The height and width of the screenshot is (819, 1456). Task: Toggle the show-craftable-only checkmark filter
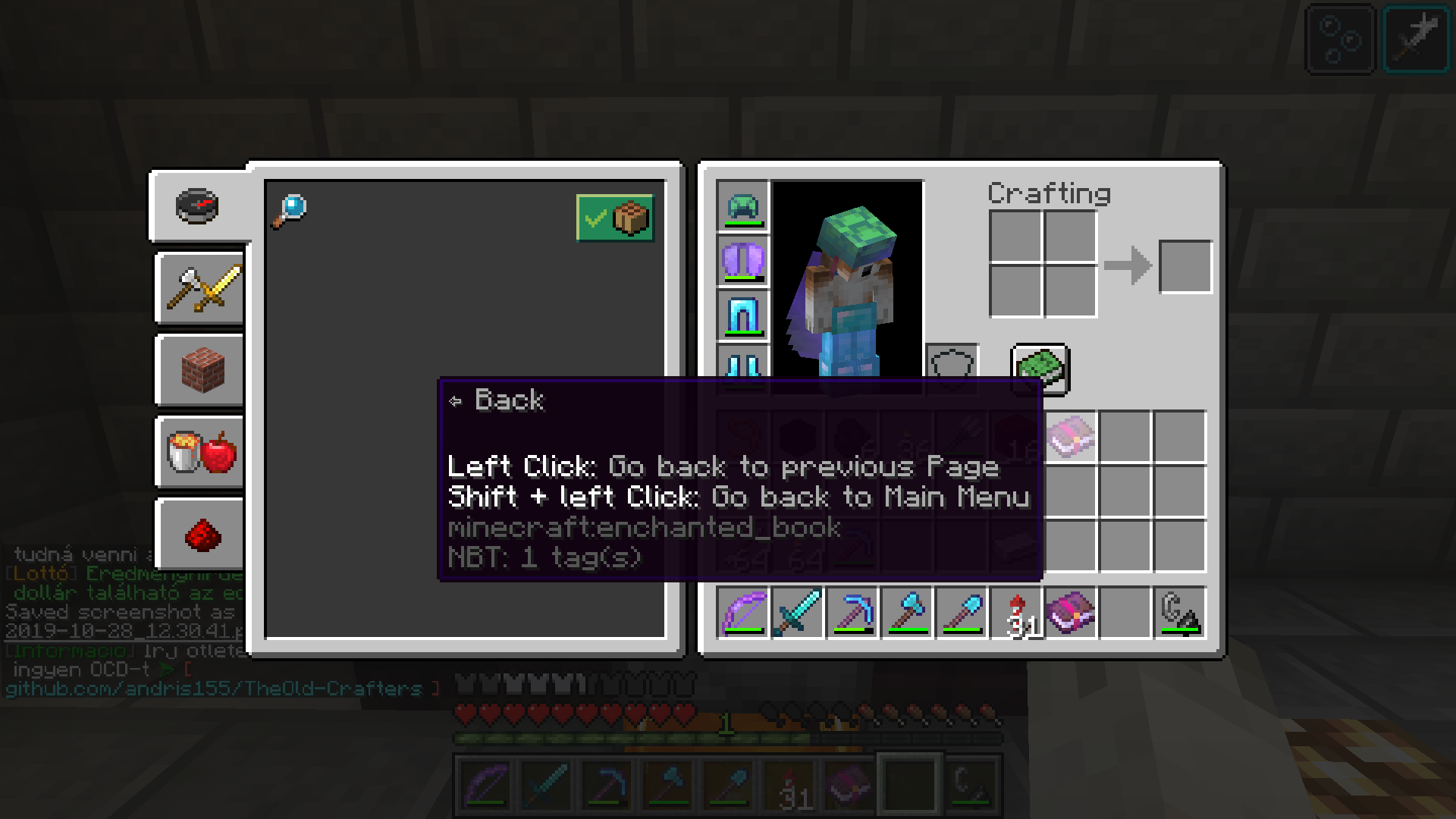(614, 218)
